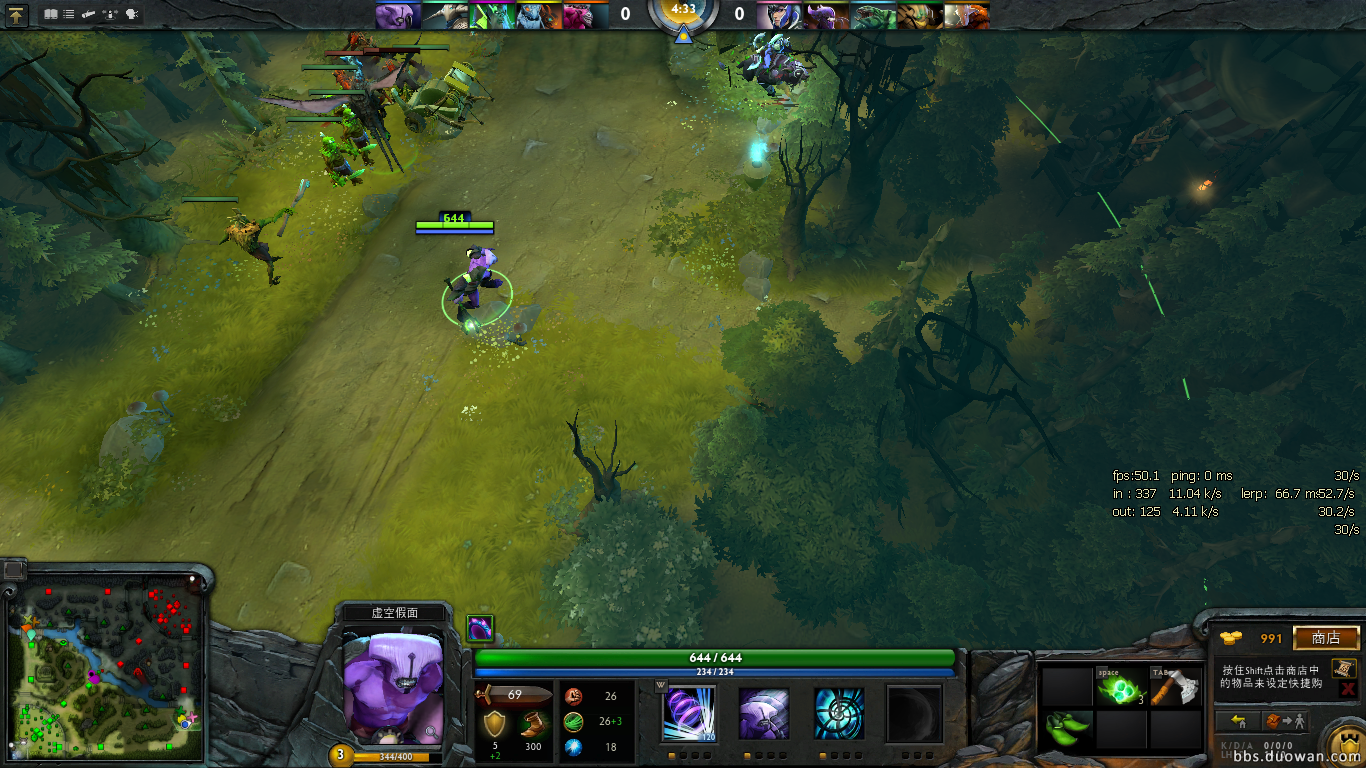Open the list icon in the top bar

(x=68, y=14)
